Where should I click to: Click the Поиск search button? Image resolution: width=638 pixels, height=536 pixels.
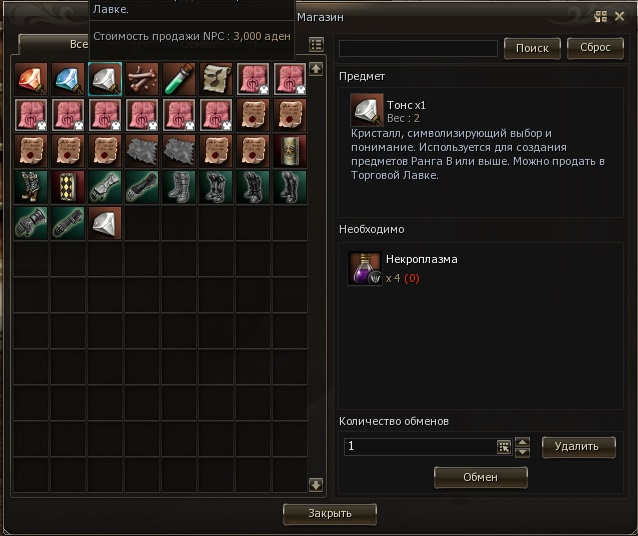tap(532, 48)
